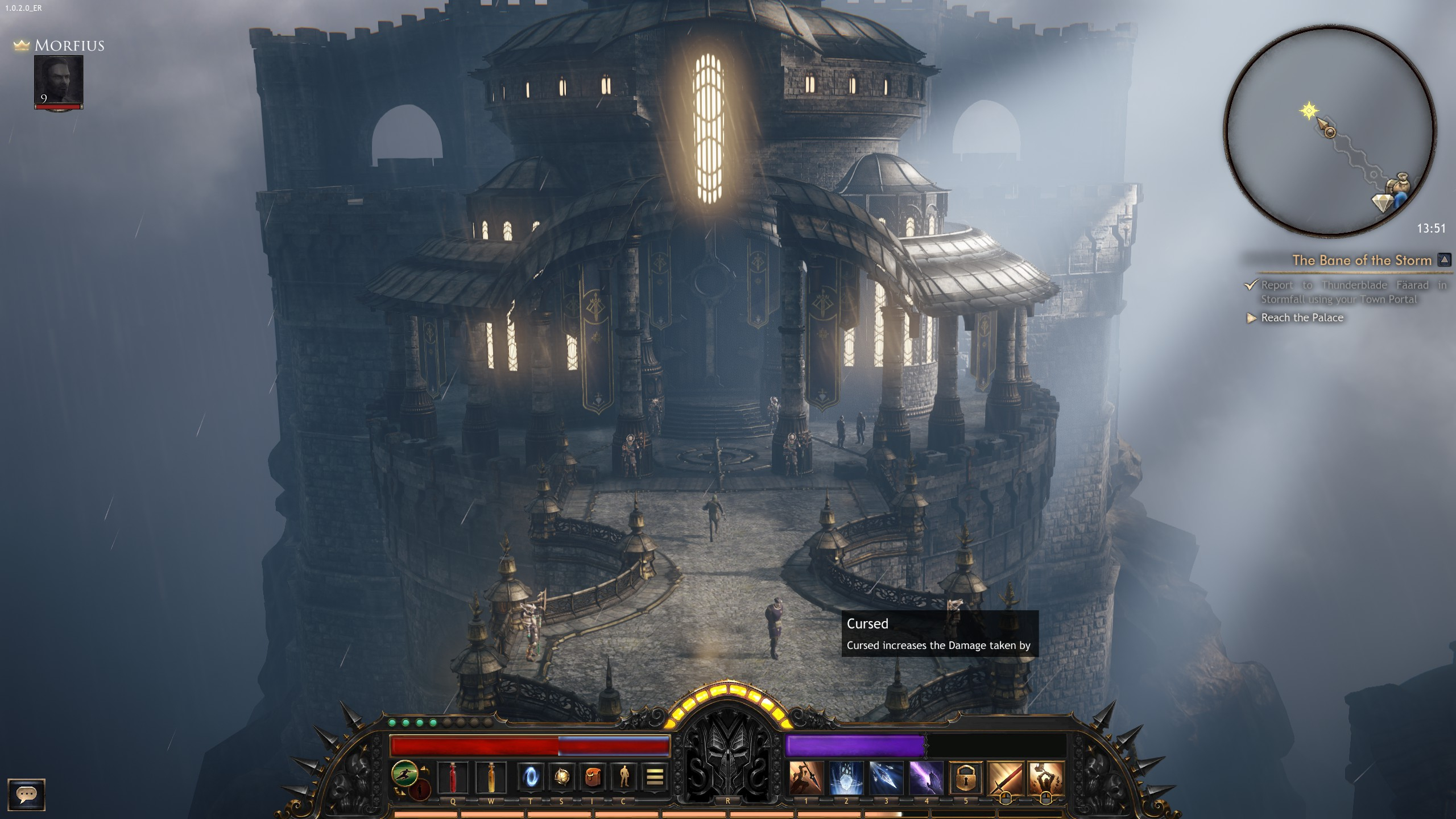Open the inventory backpack icon
This screenshot has height=819, width=1456.
click(x=593, y=777)
